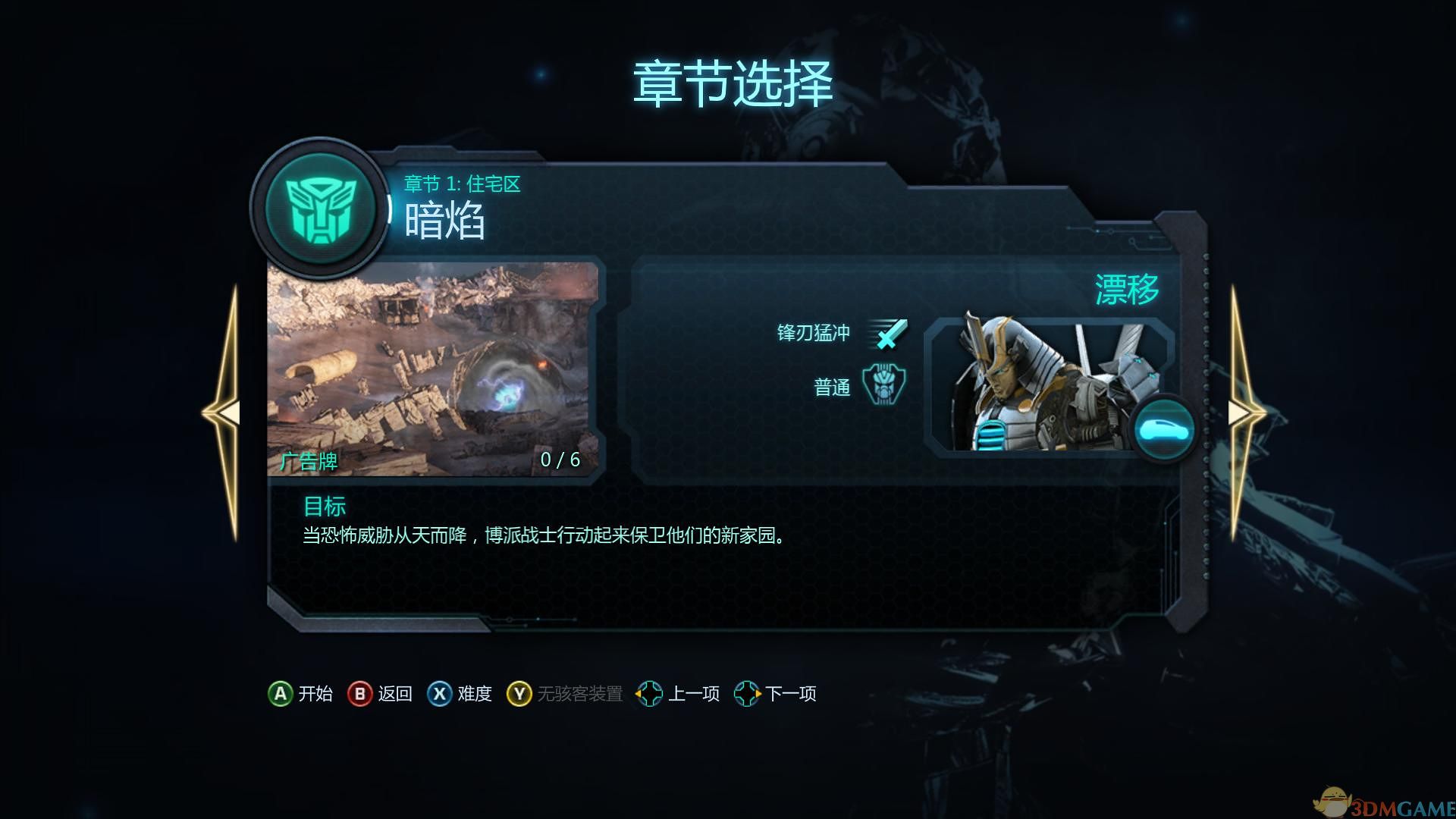This screenshot has width=1456, height=819.
Task: Toggle the 锋刃猛冲 ability selection
Action: pyautogui.click(x=815, y=332)
